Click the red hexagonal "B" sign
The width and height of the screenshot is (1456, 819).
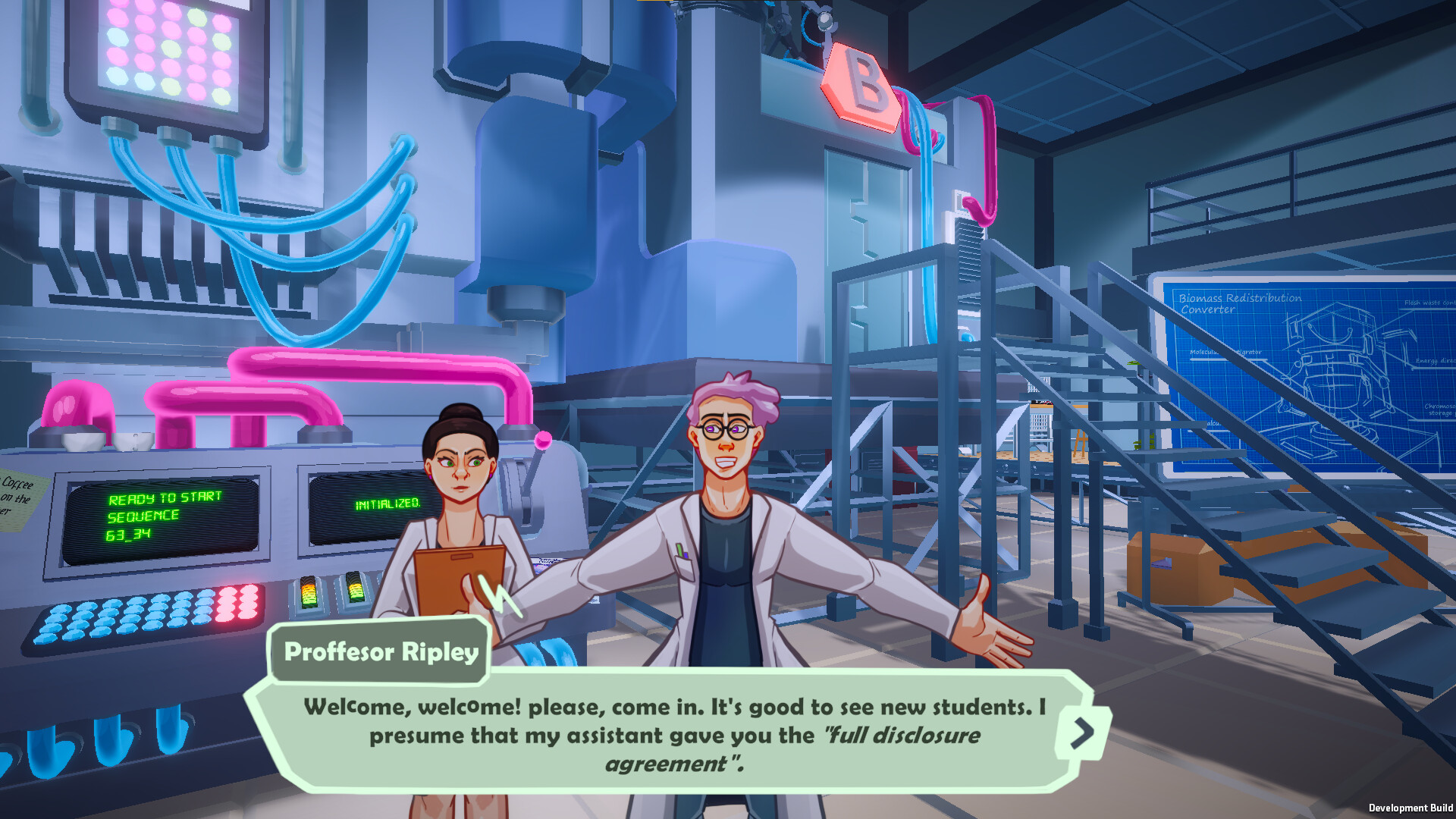[861, 83]
